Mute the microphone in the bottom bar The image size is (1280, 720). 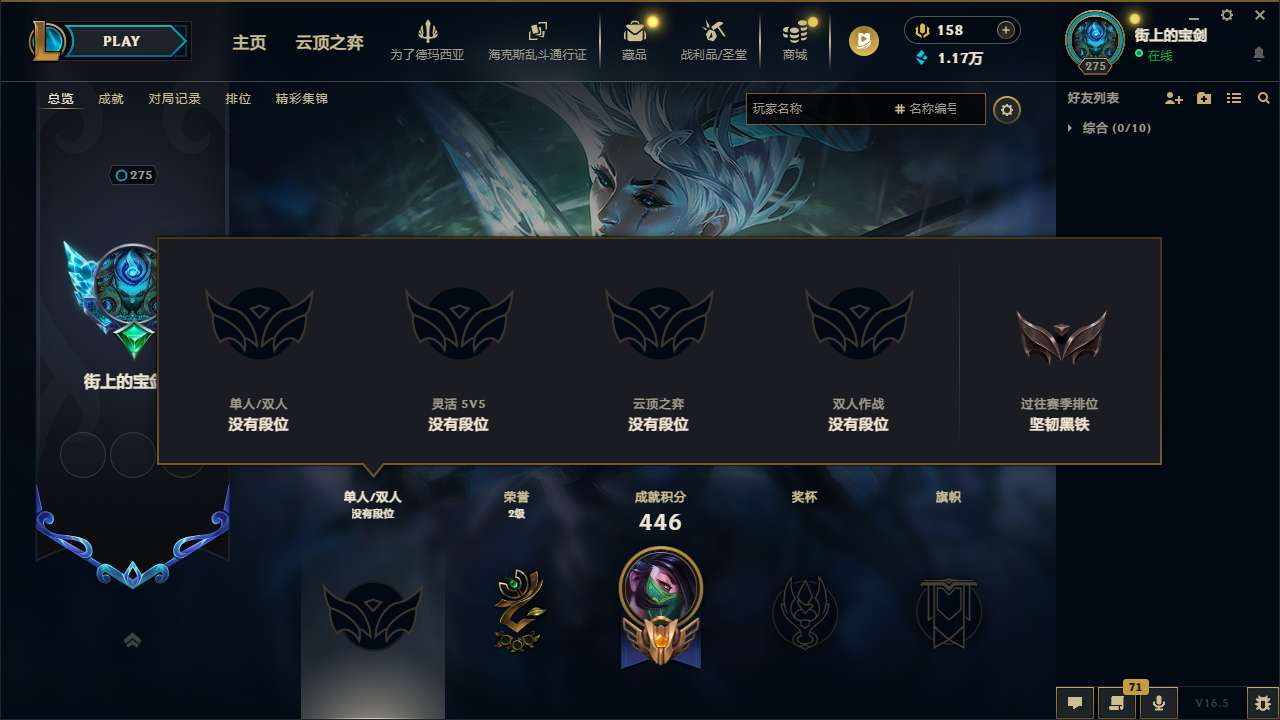click(1159, 703)
